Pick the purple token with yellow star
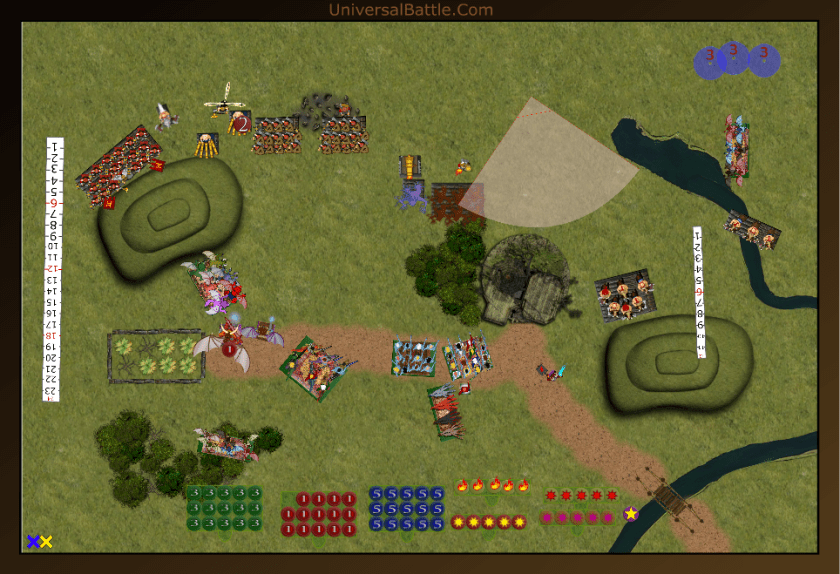This screenshot has height=574, width=840. [x=631, y=514]
